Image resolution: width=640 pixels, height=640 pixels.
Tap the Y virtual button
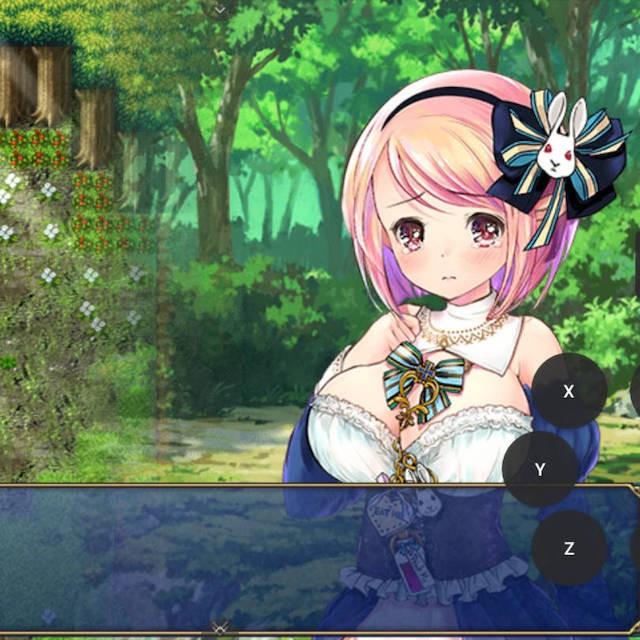540,469
